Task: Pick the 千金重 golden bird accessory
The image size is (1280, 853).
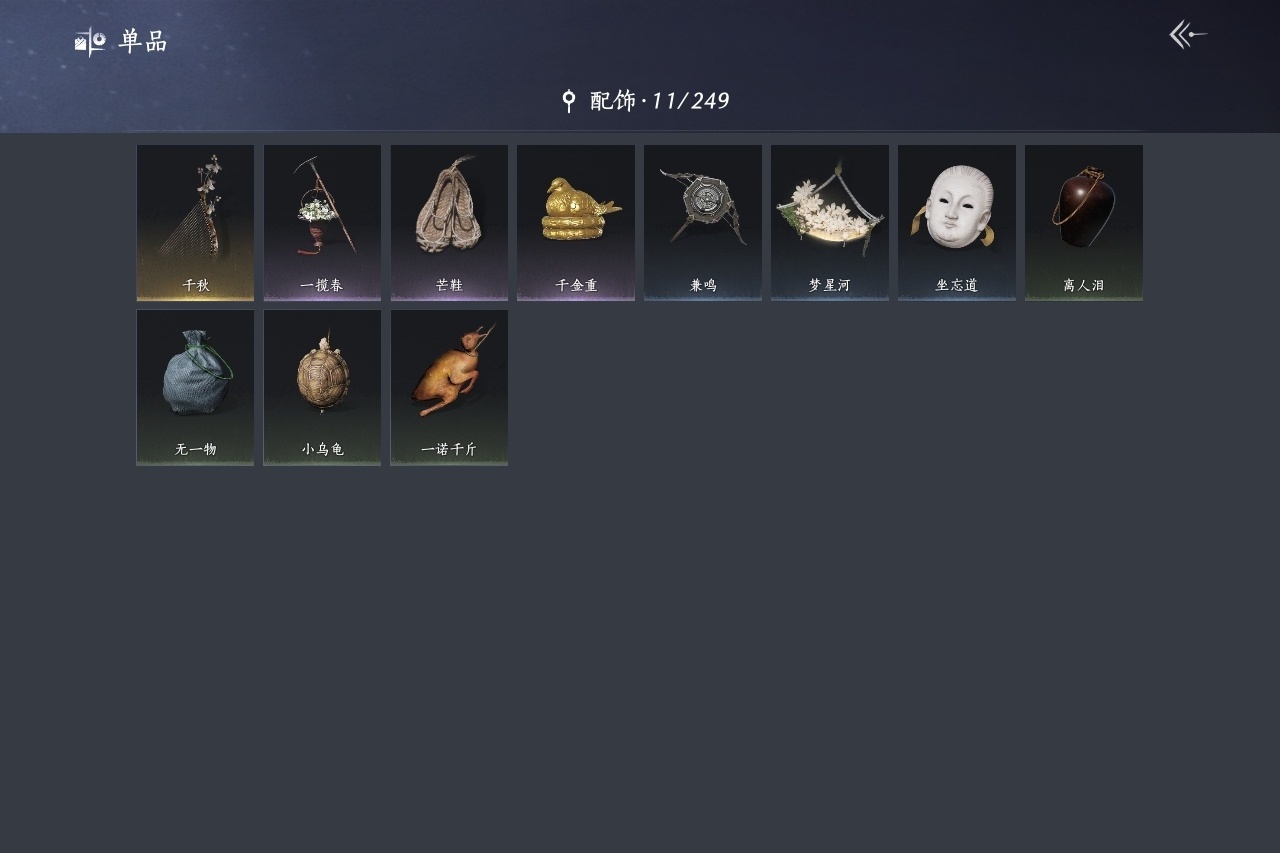Action: [x=576, y=222]
